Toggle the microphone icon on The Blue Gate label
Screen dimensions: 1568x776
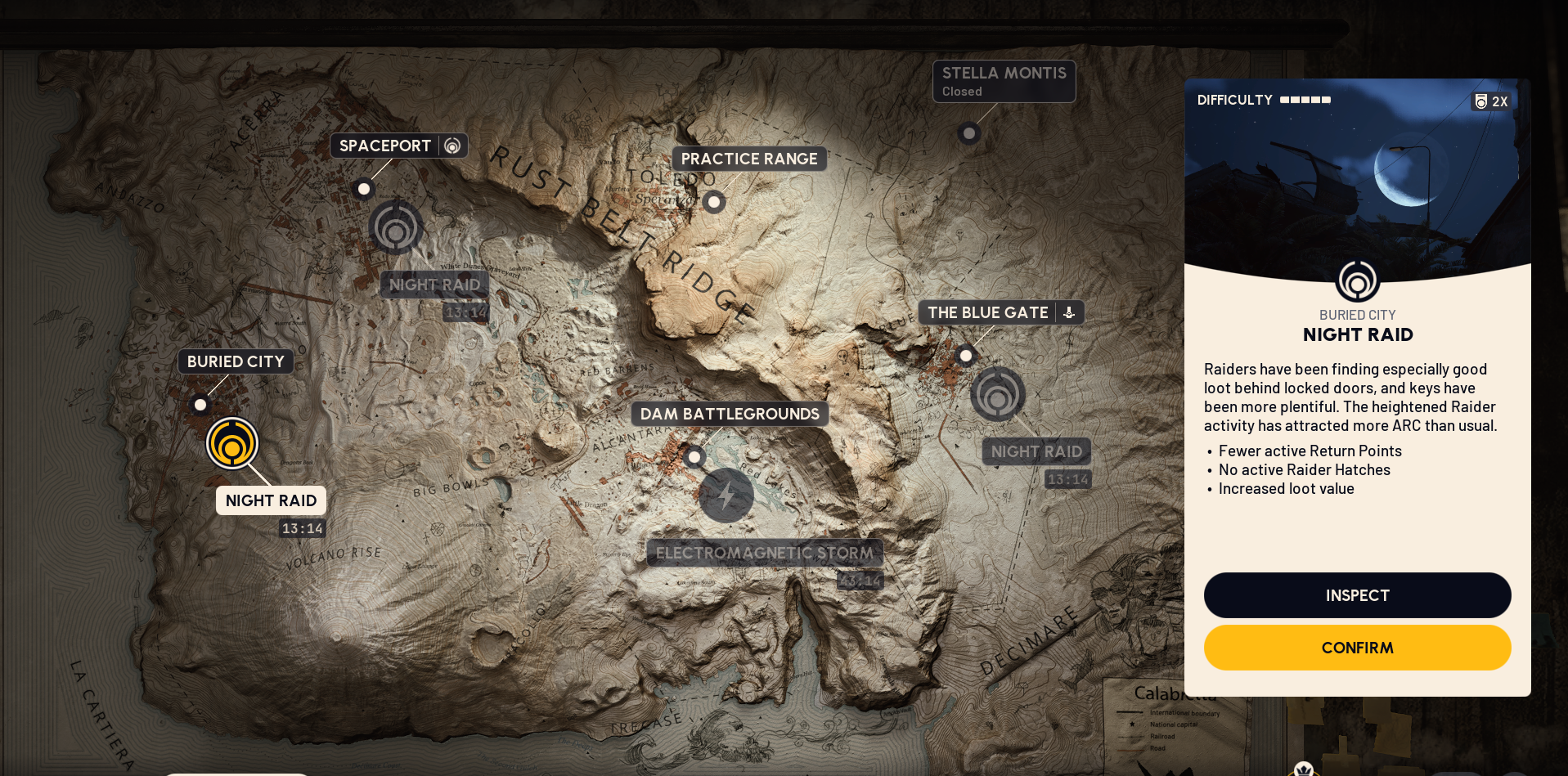(x=1069, y=312)
